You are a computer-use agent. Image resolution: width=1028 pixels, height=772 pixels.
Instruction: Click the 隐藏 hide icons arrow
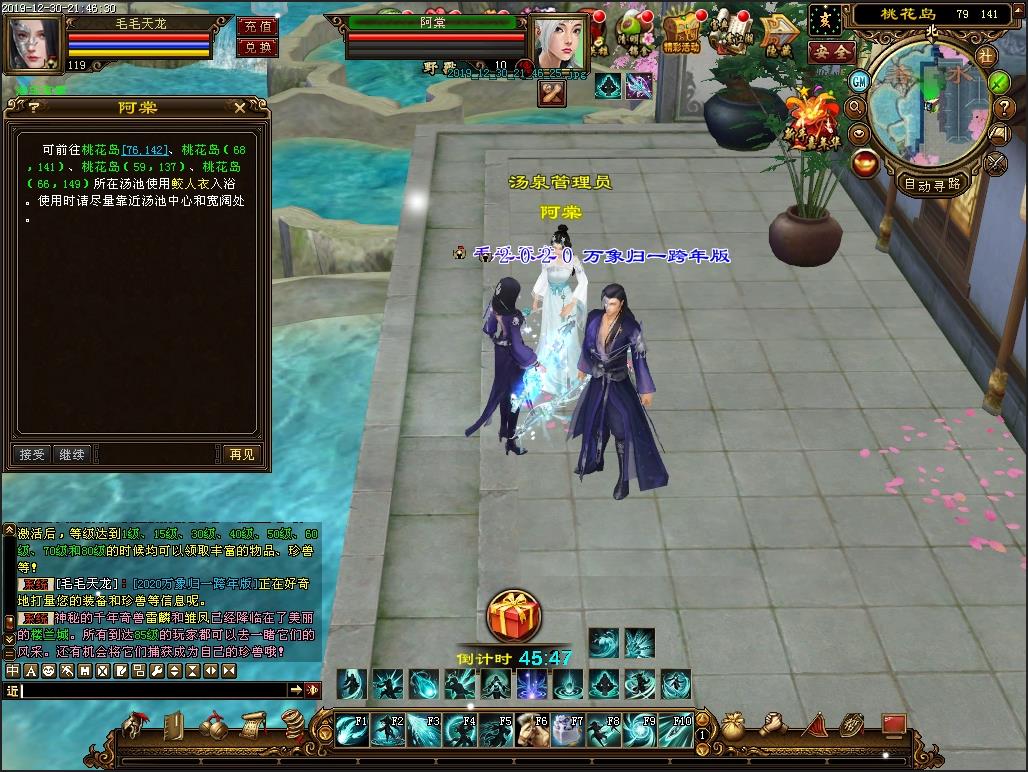(777, 36)
